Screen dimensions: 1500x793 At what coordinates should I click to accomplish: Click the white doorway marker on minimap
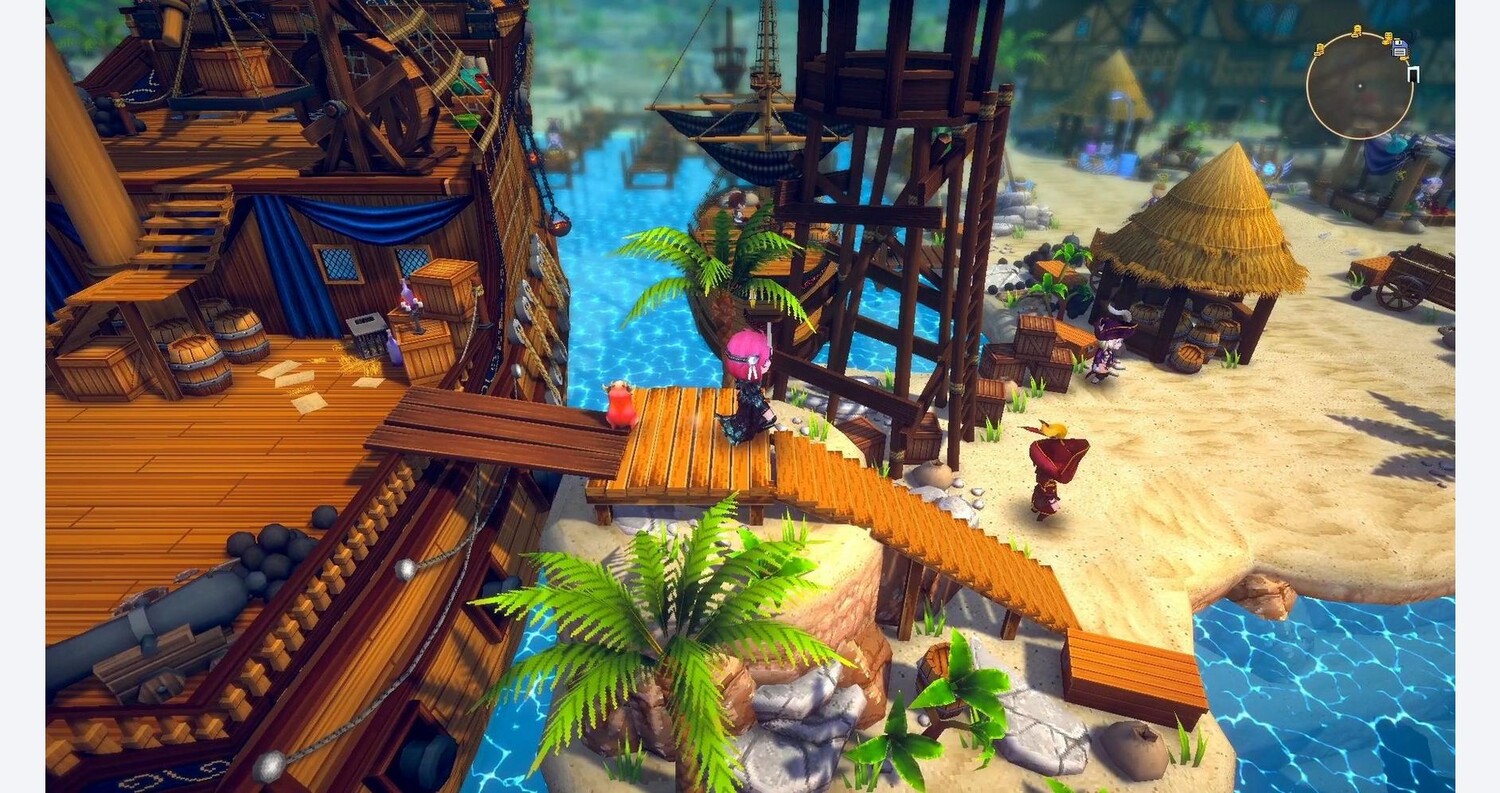coord(1413,73)
